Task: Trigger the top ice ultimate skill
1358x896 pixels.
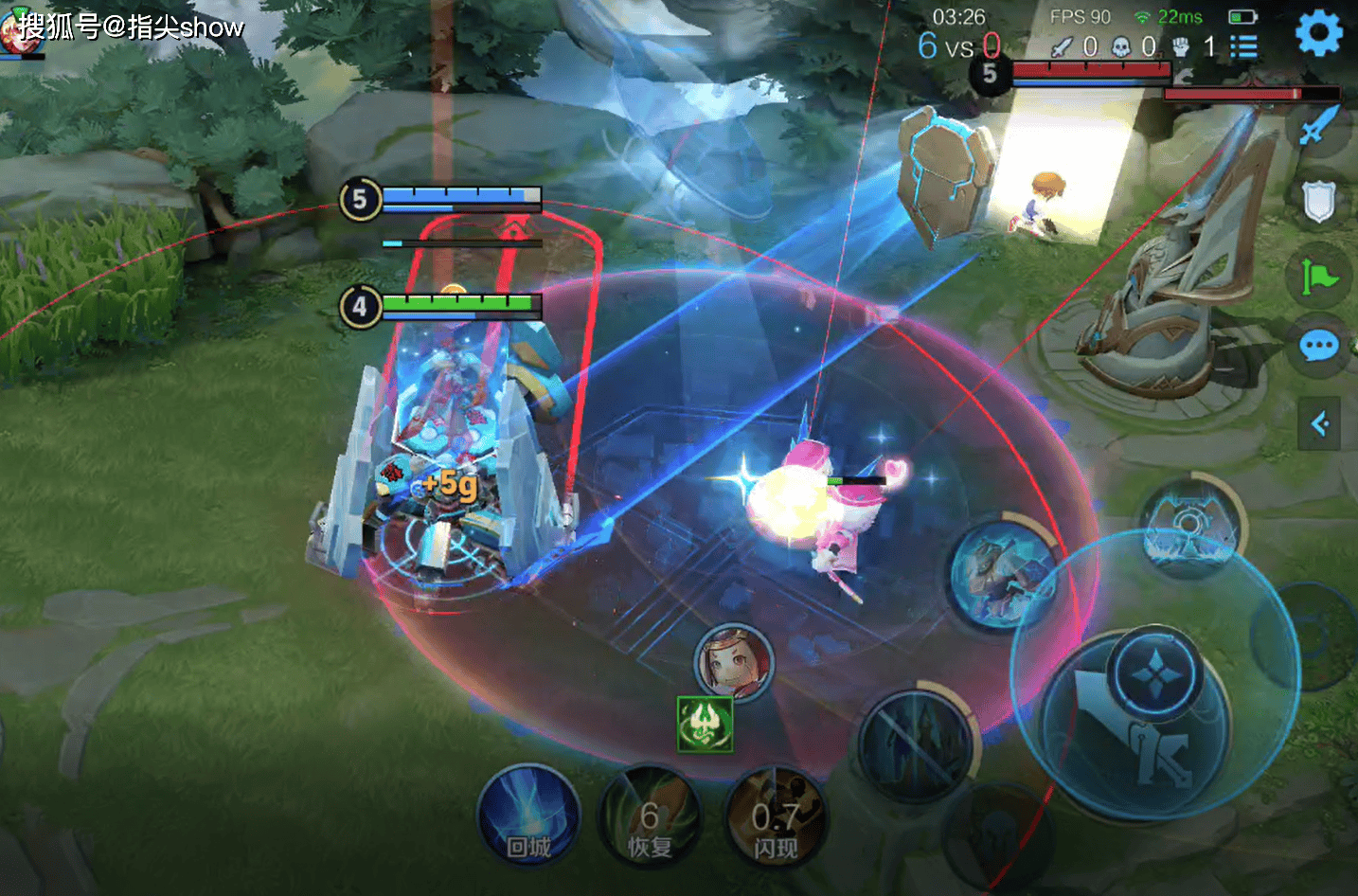Action: (1191, 526)
